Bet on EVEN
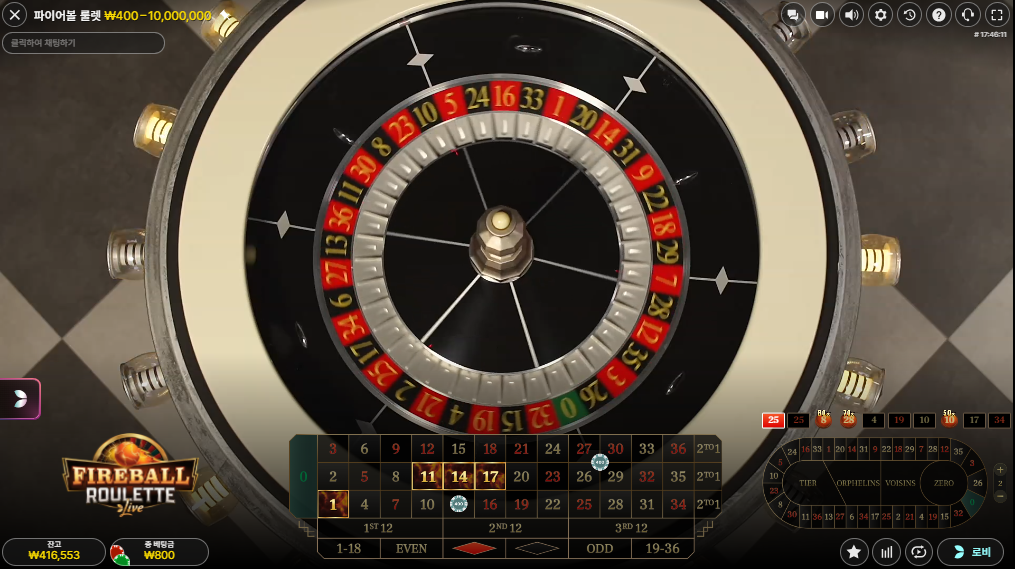Screen dimensions: 1015x569 tap(411, 548)
